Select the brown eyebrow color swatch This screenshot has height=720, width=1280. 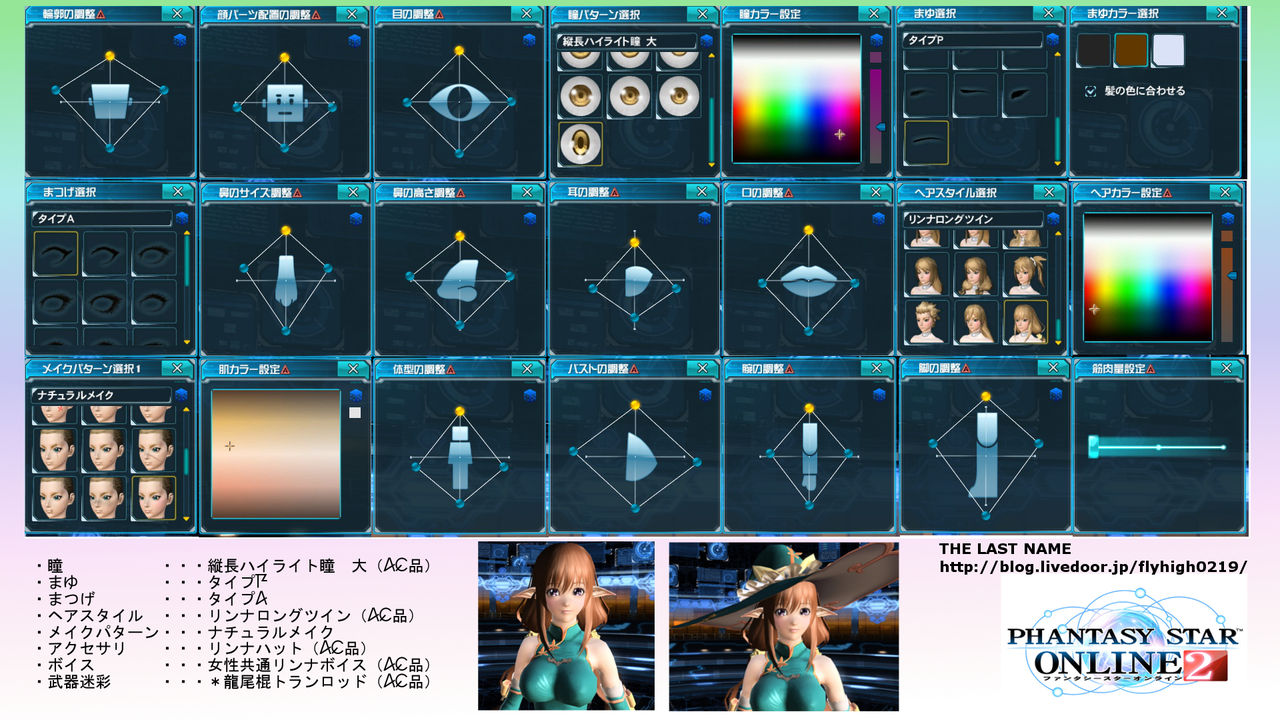[x=1130, y=48]
